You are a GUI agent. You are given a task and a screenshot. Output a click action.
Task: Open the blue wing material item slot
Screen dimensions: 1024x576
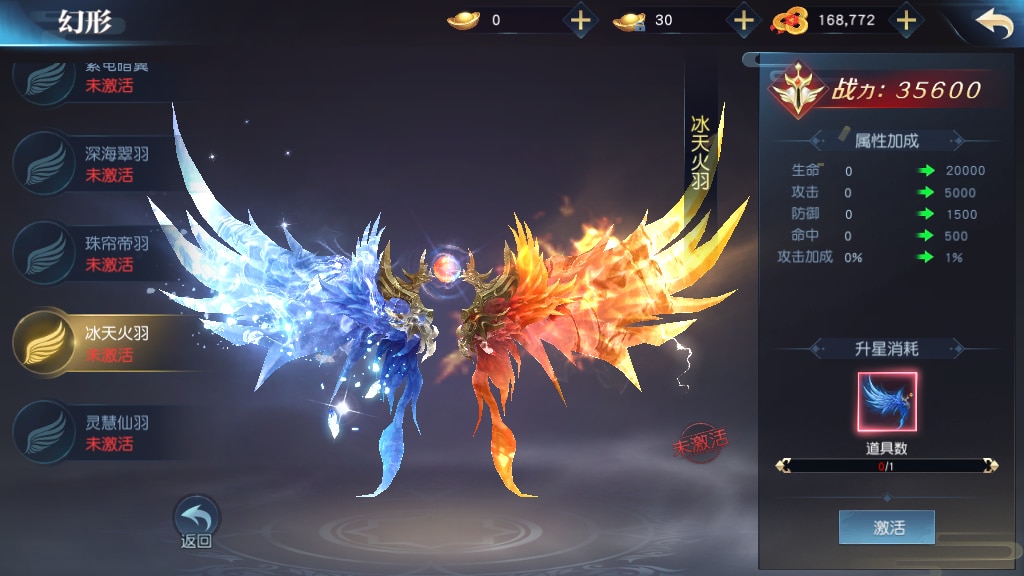886,402
